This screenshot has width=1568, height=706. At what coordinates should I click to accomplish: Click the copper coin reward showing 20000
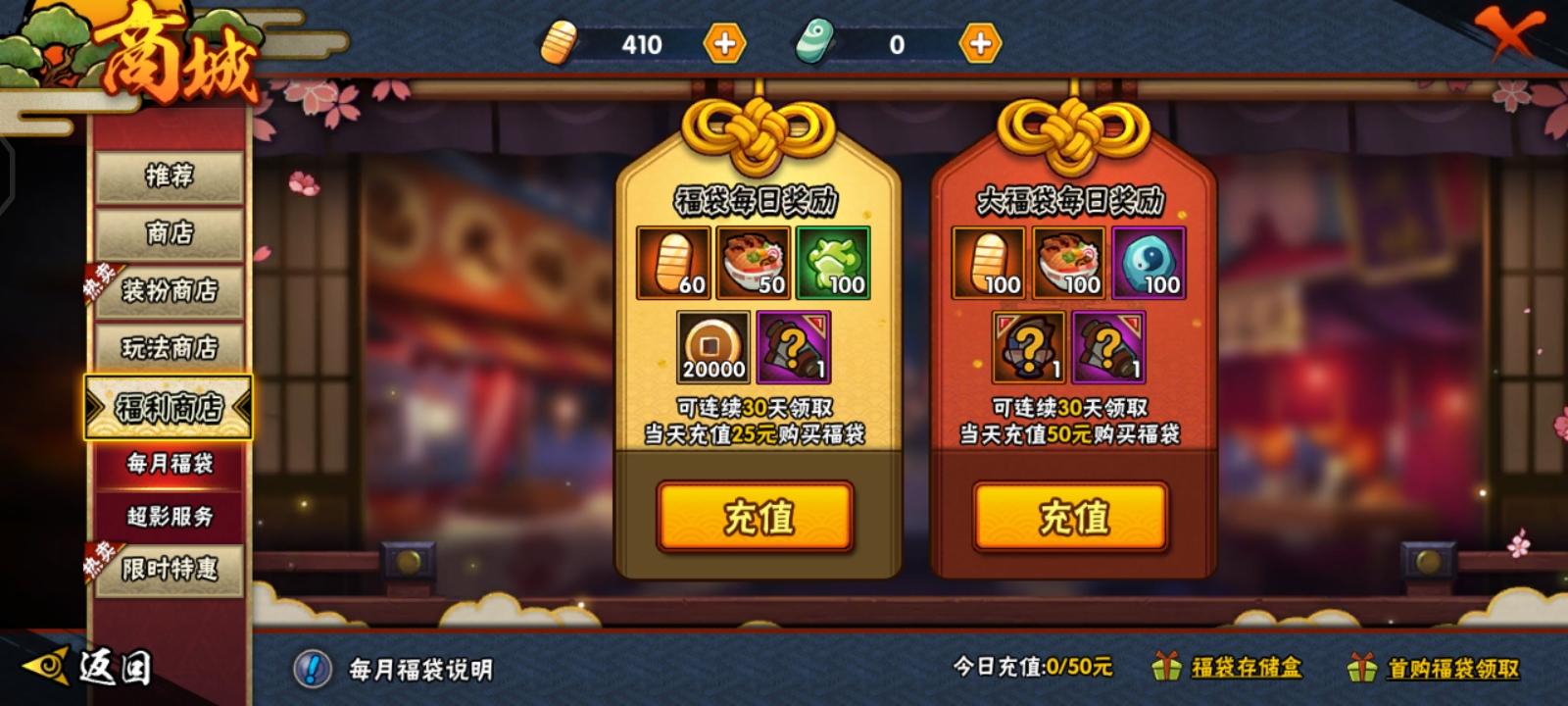tap(714, 347)
